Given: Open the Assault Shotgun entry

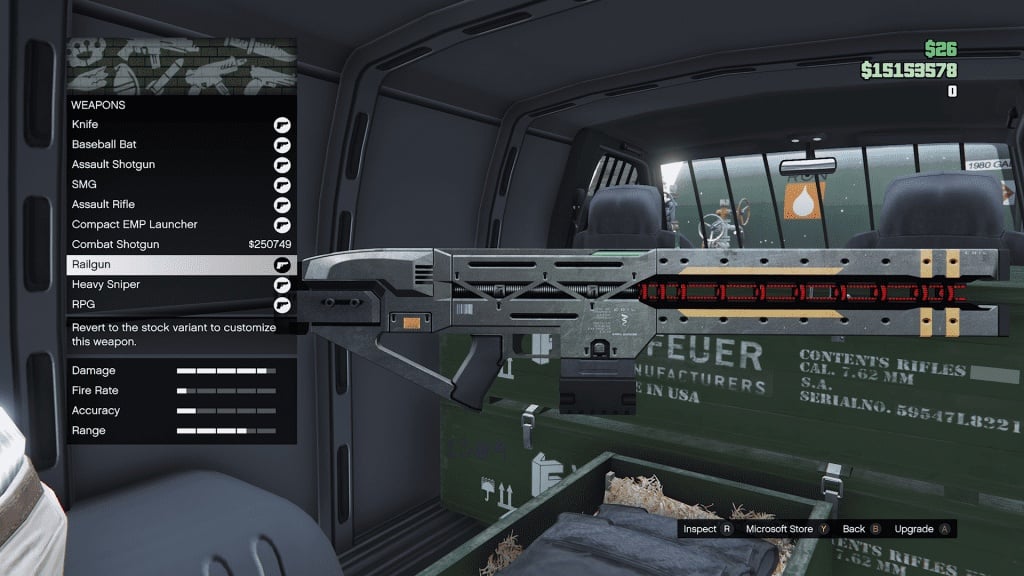Looking at the screenshot, I should click(x=181, y=165).
